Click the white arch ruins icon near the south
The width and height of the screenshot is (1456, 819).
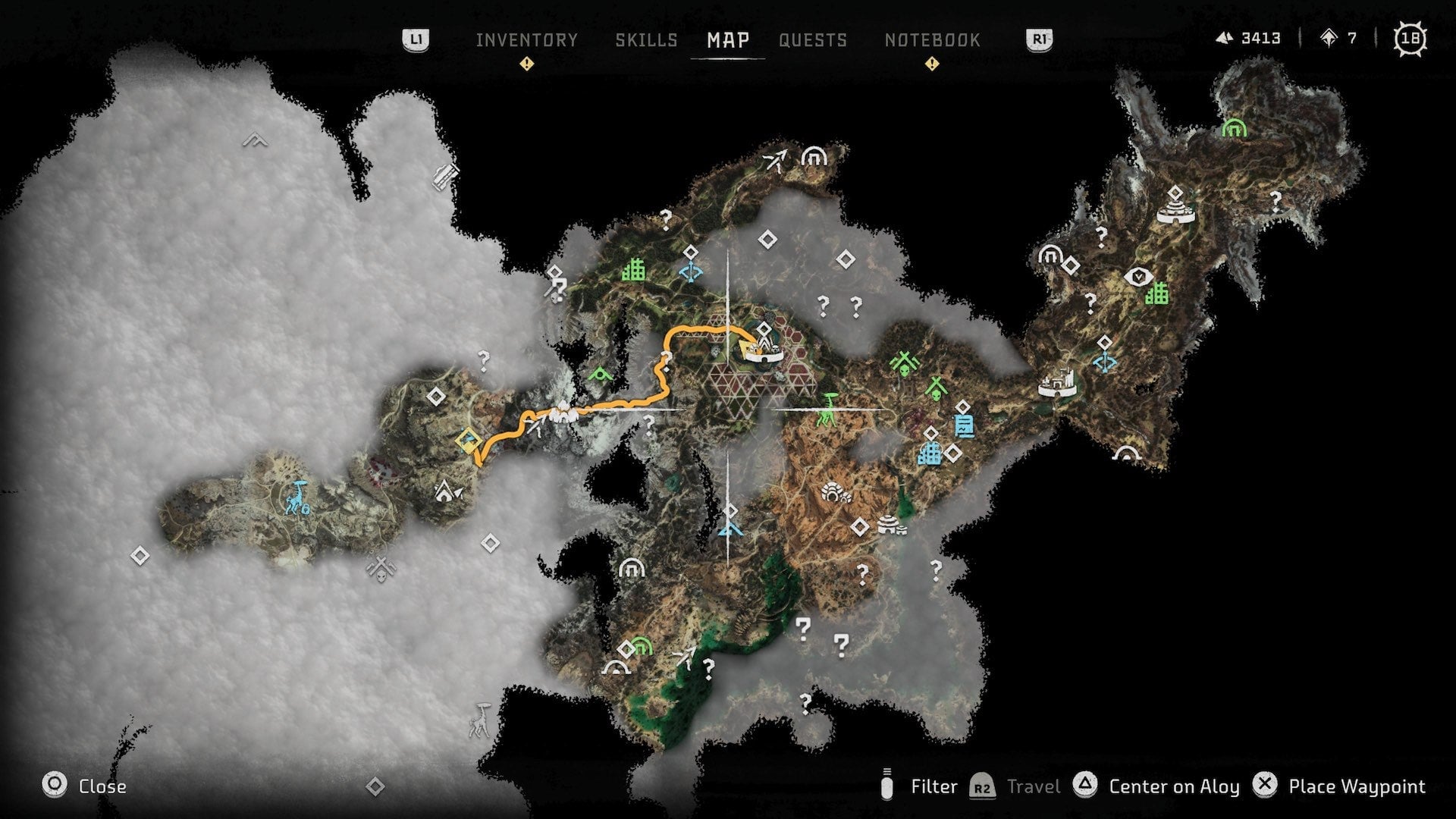pos(617,669)
